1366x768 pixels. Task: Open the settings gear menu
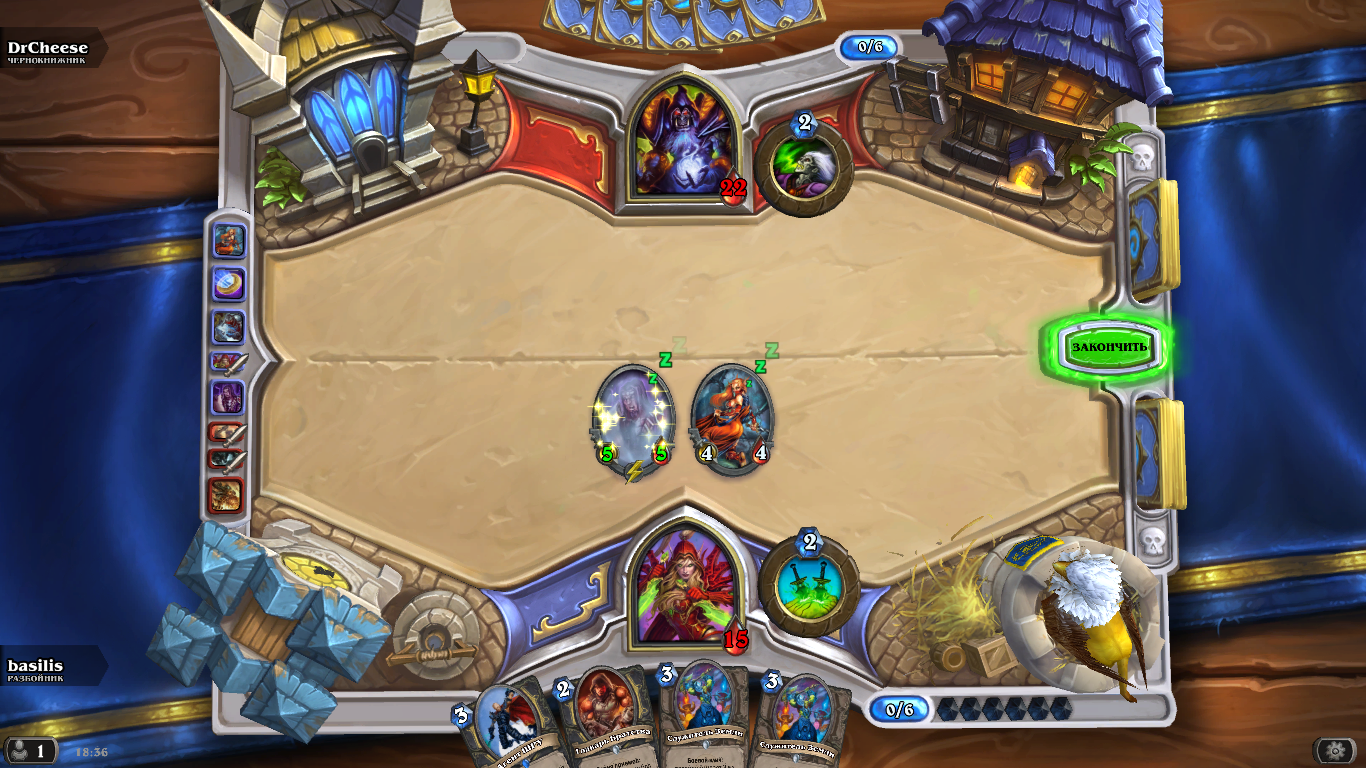pos(1335,750)
